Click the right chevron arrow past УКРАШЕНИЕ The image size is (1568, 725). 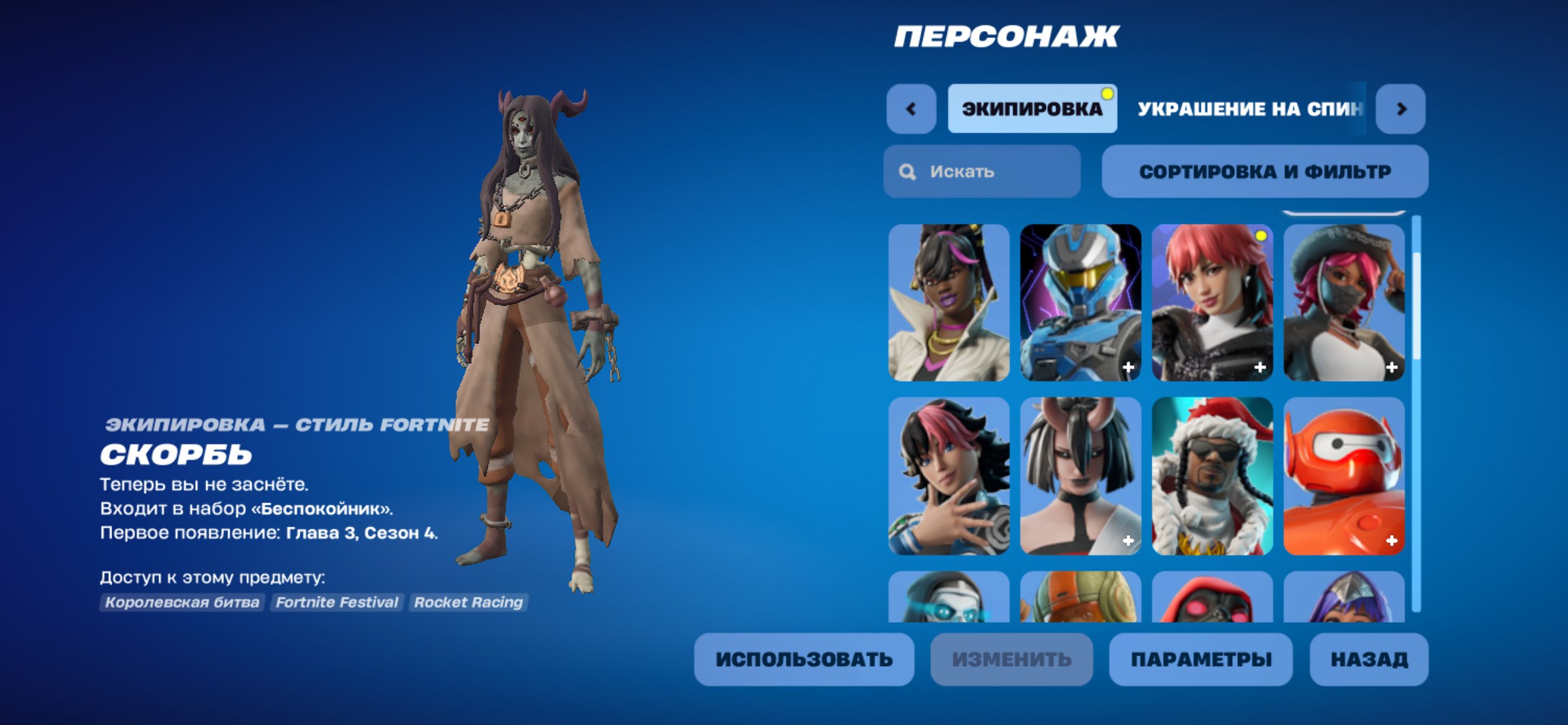click(1402, 108)
